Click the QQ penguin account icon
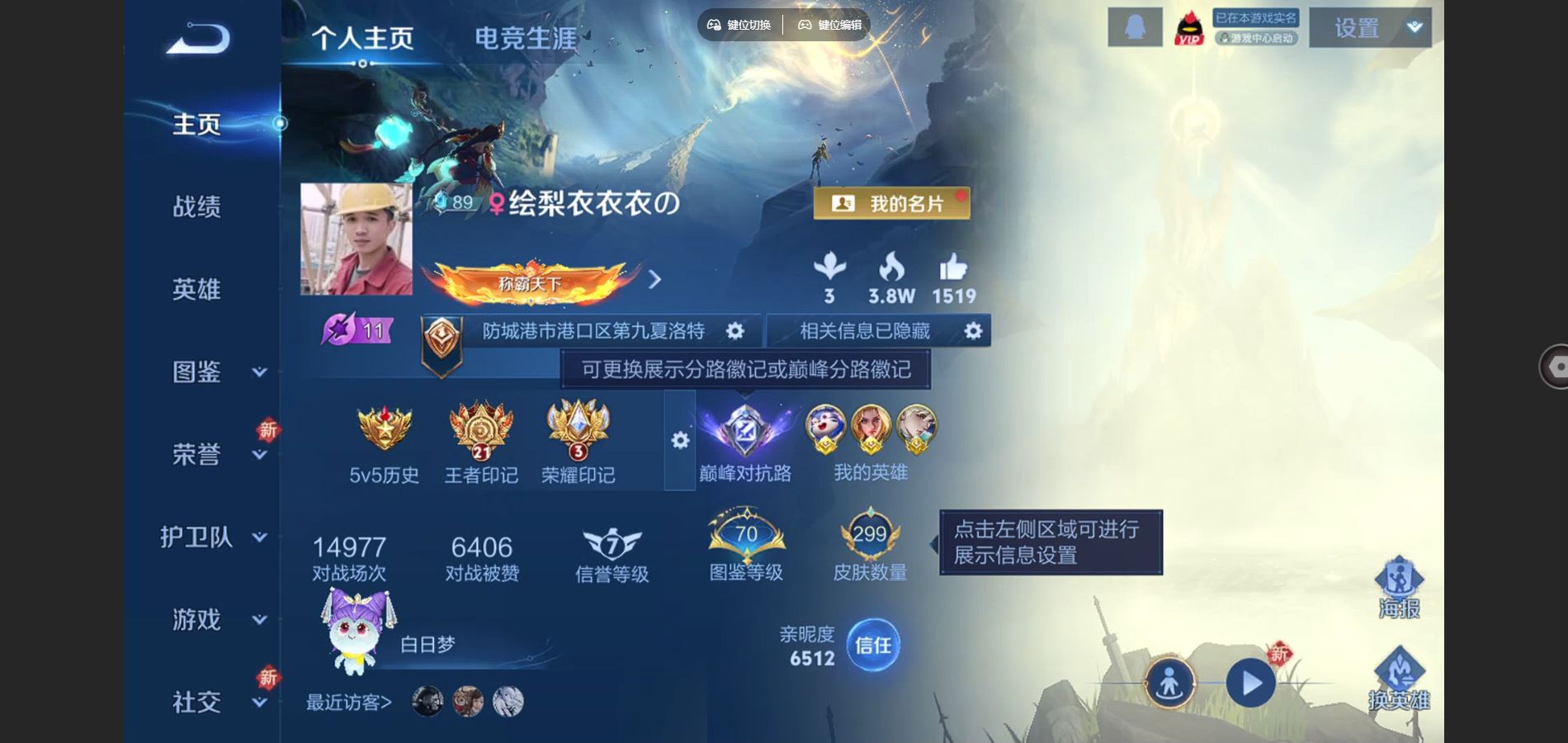 coord(1134,26)
